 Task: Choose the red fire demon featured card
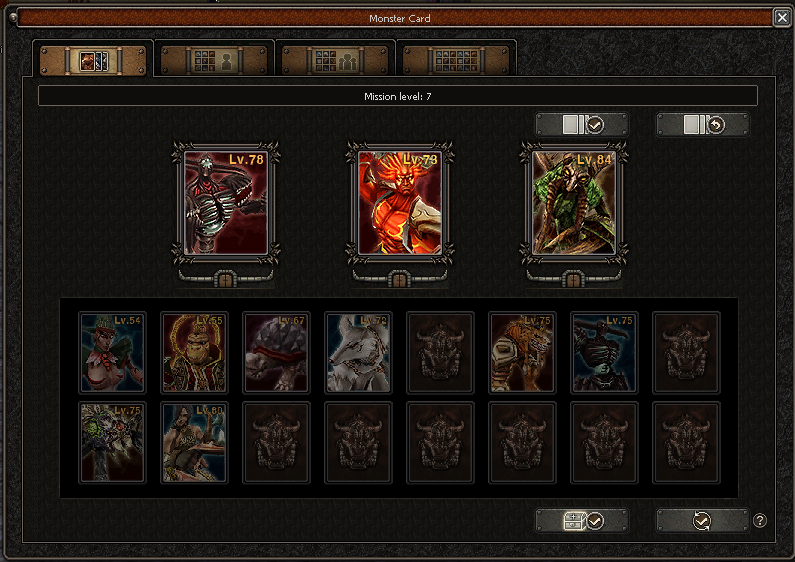pos(399,204)
